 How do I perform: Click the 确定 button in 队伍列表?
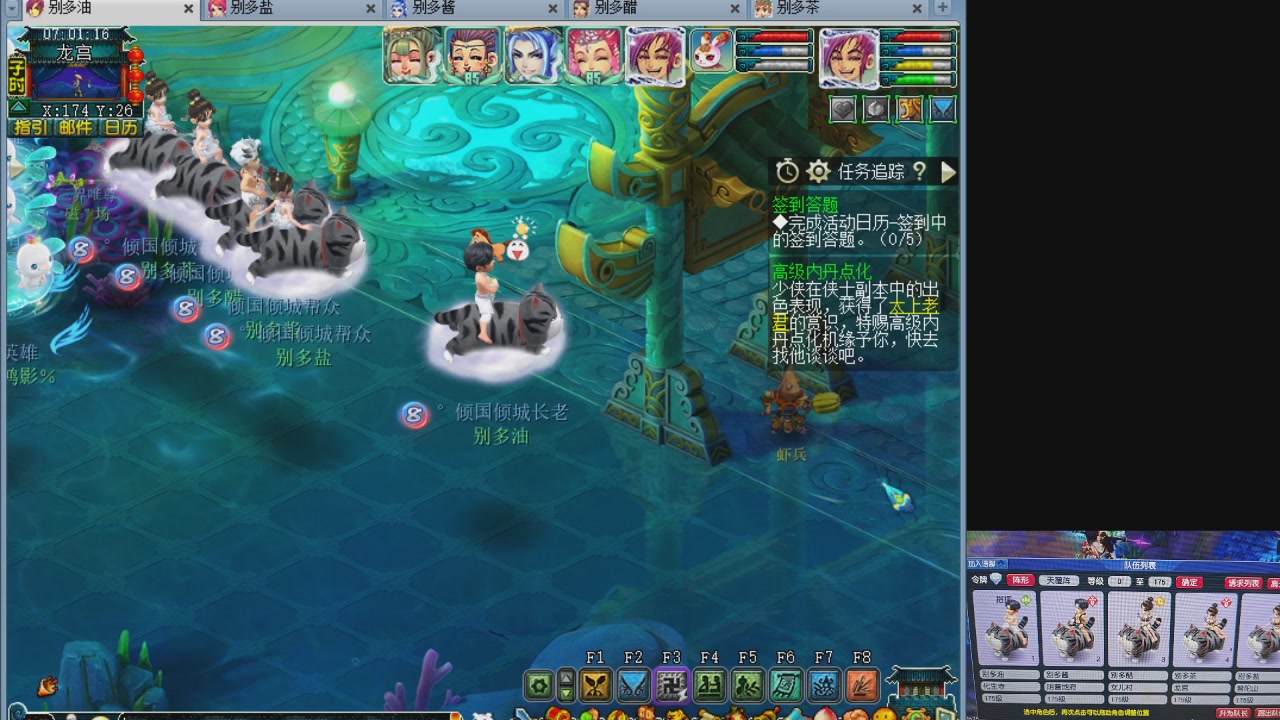pyautogui.click(x=1189, y=582)
